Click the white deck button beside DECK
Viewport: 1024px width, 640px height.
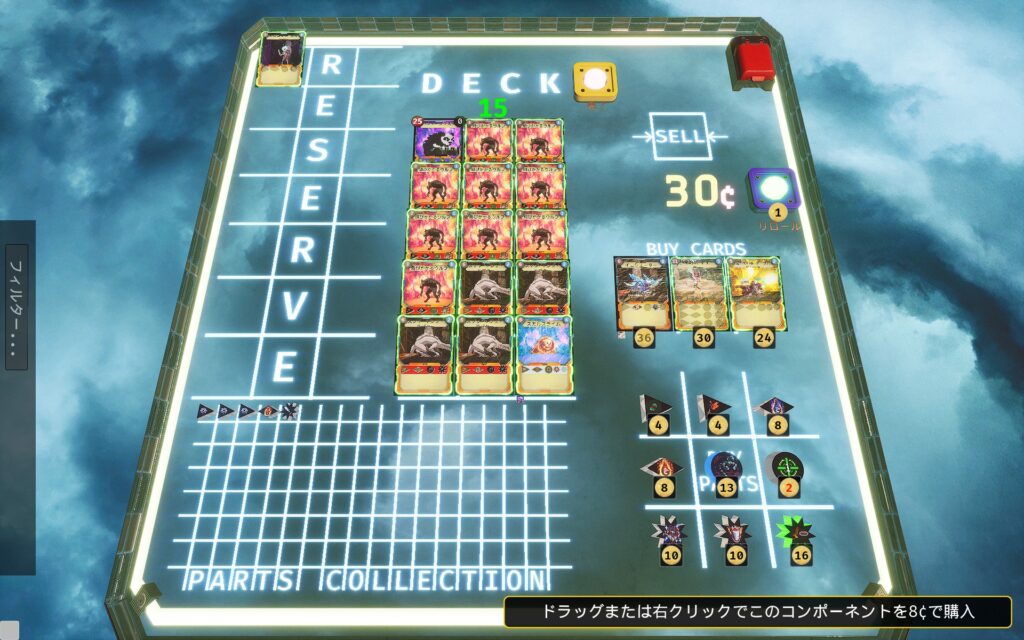[594, 80]
